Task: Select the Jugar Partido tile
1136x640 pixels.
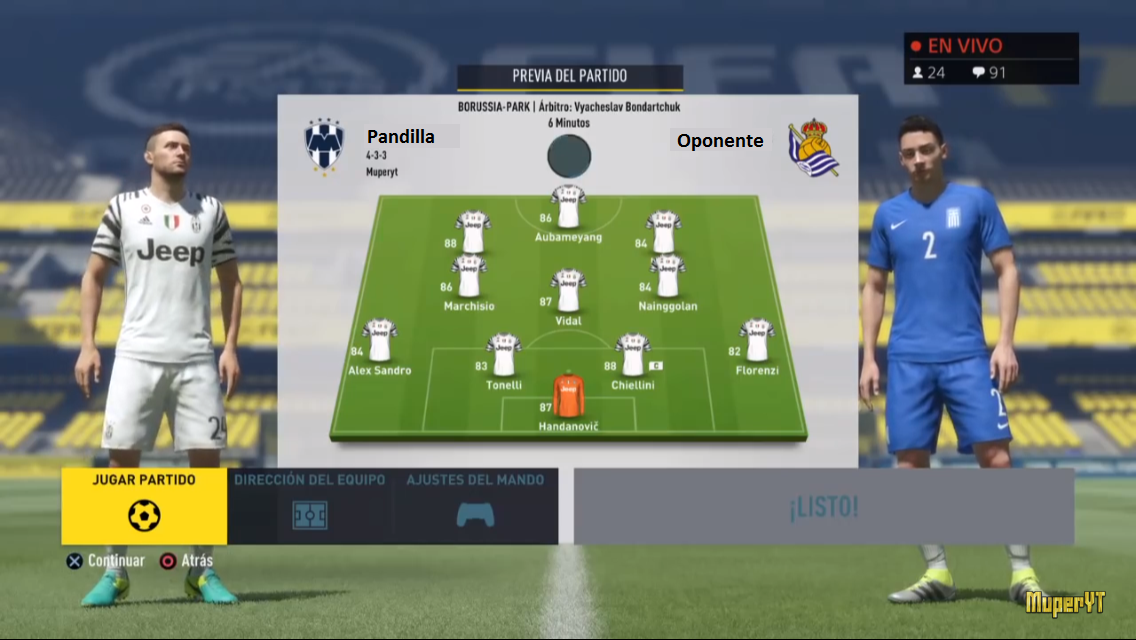Action: (144, 506)
